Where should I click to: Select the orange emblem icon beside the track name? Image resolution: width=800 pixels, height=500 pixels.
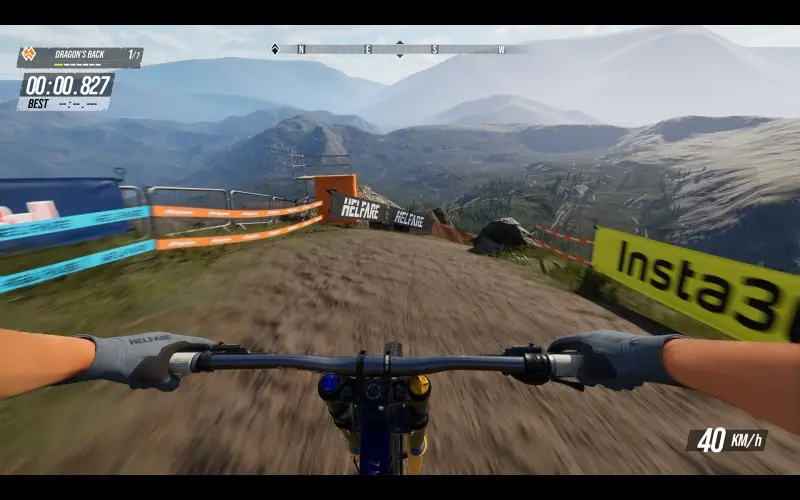pos(29,56)
